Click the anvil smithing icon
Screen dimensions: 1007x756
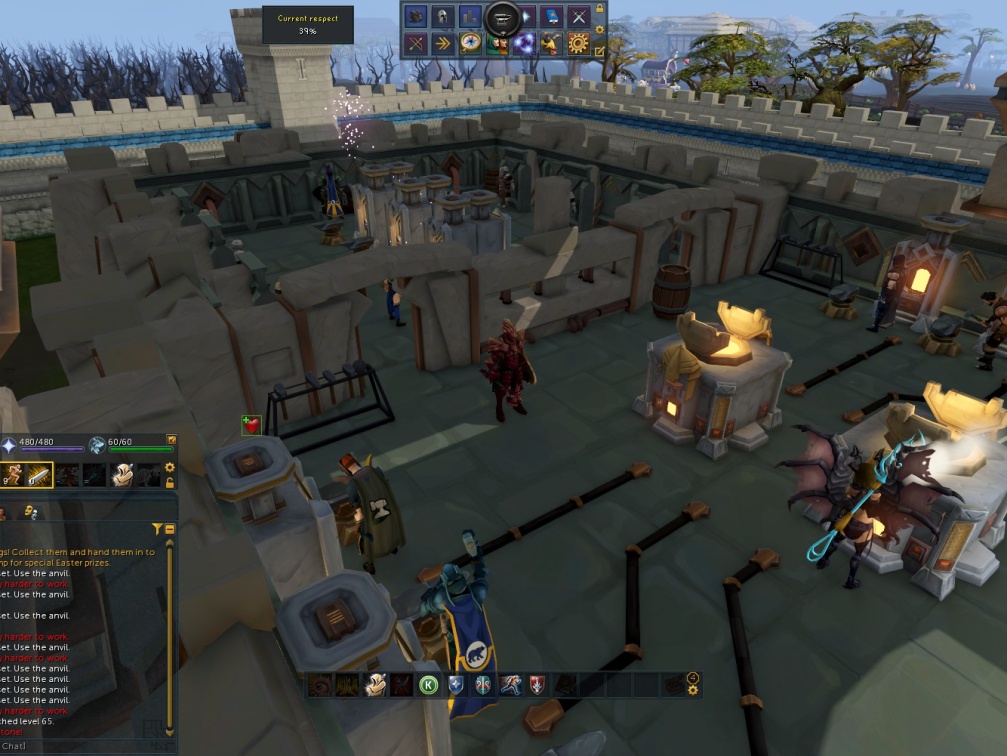pyautogui.click(x=502, y=18)
